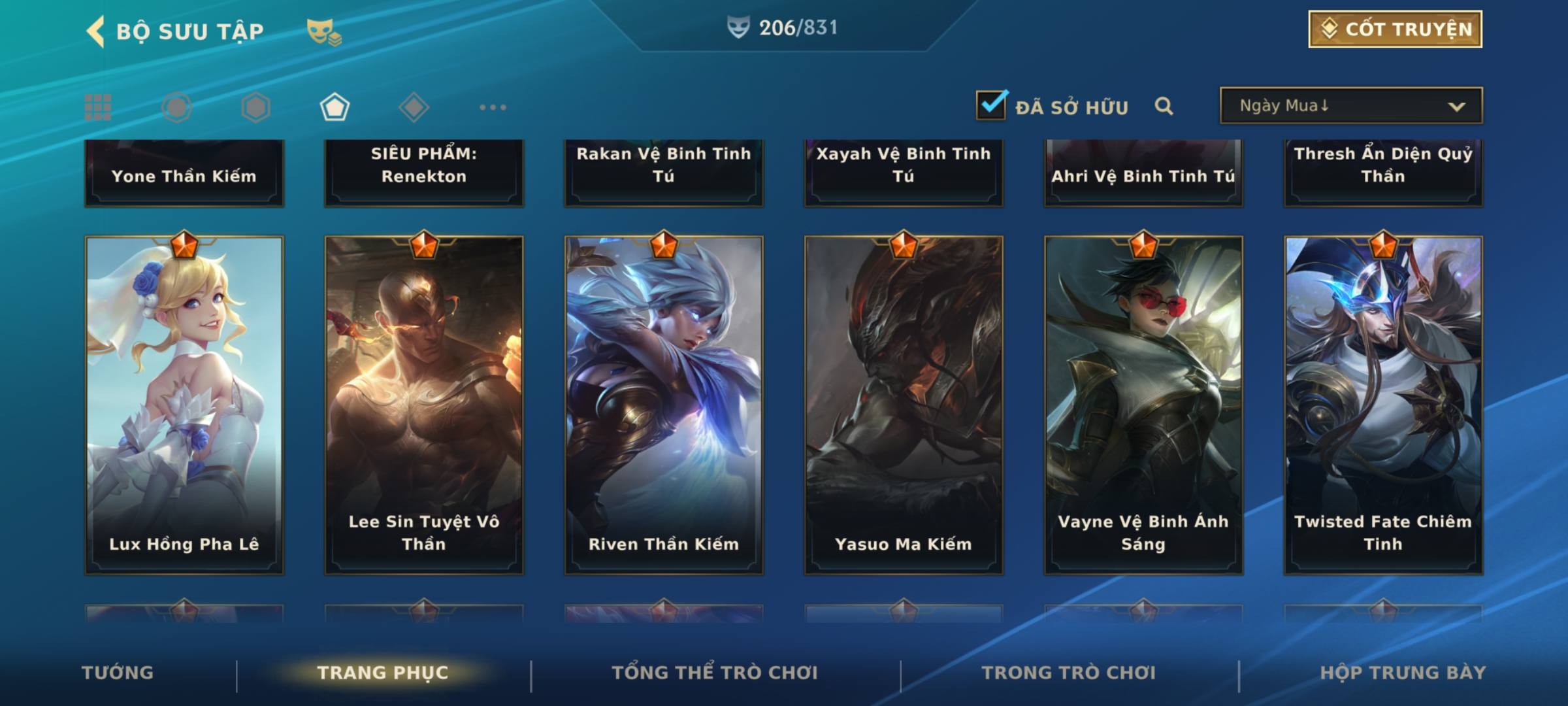Pick the Twisted Fate Chiêm Tinh skin
This screenshot has height=706, width=1568.
point(1383,405)
